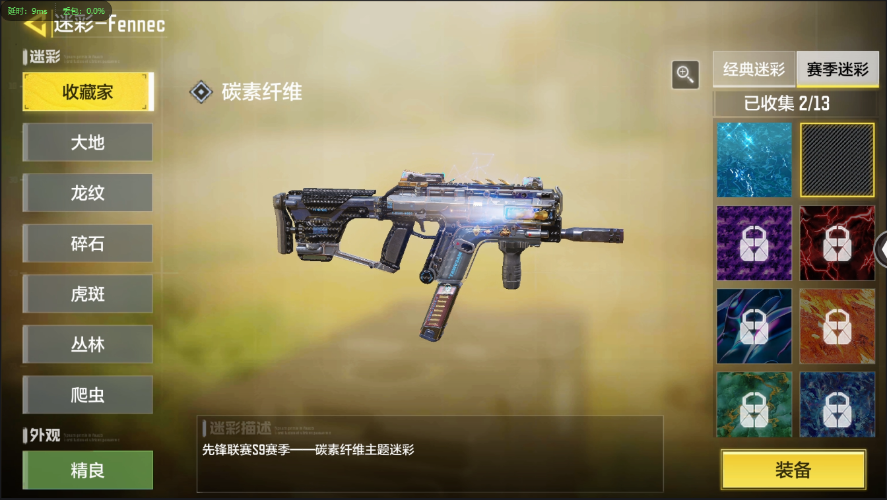The height and width of the screenshot is (500, 887).
Task: Select the blue crystal camo thumbnail
Action: [754, 160]
